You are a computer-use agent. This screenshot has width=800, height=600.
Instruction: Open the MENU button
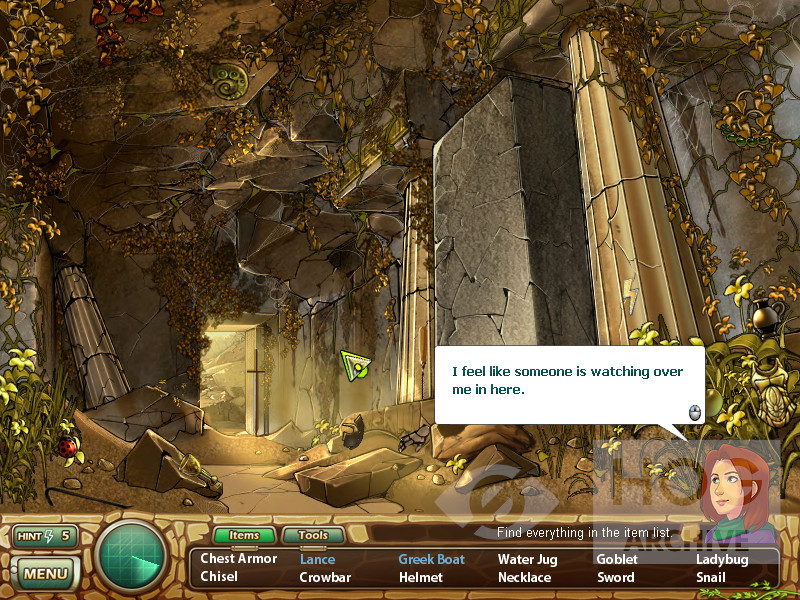click(45, 574)
